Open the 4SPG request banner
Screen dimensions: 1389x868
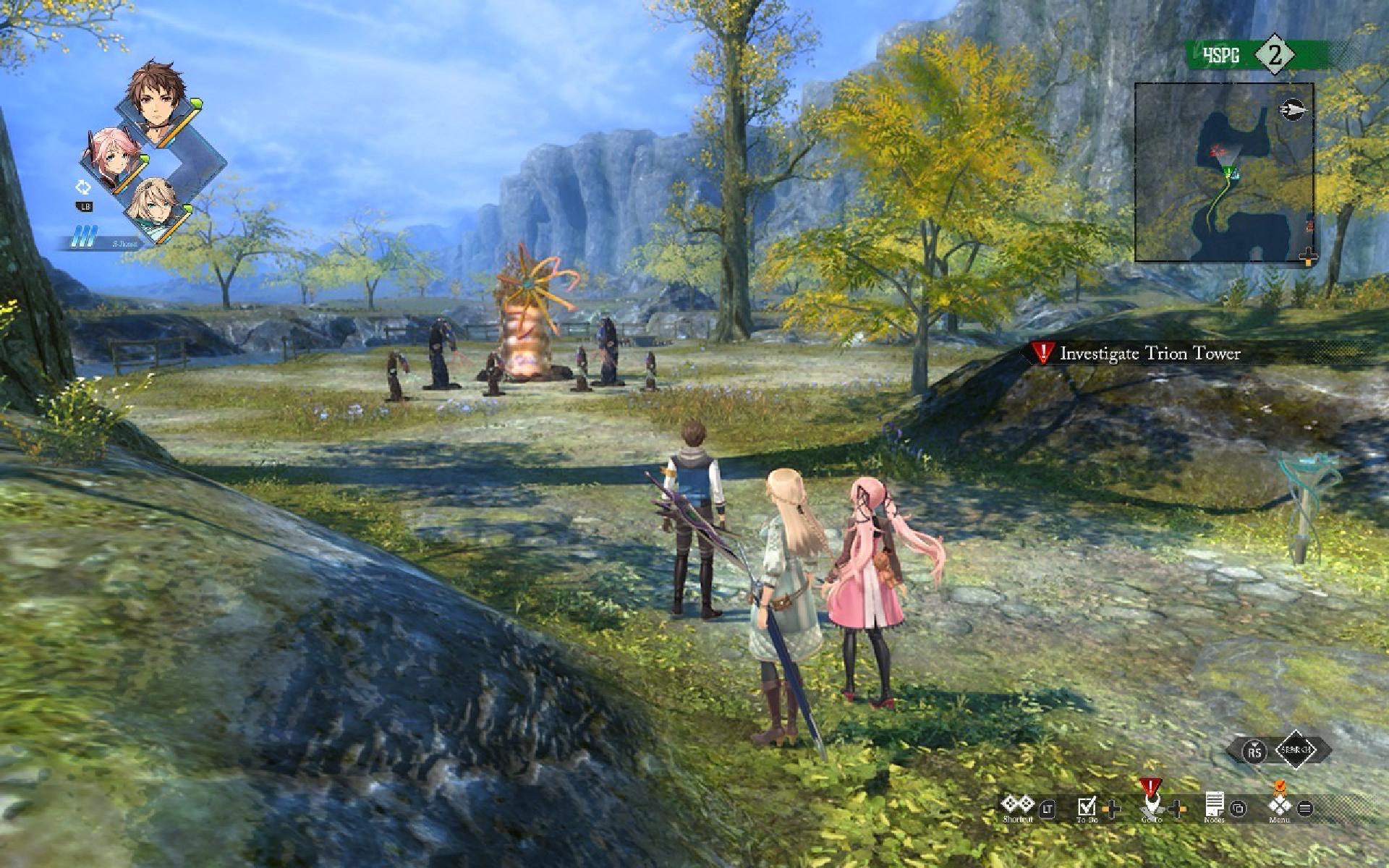(1257, 55)
